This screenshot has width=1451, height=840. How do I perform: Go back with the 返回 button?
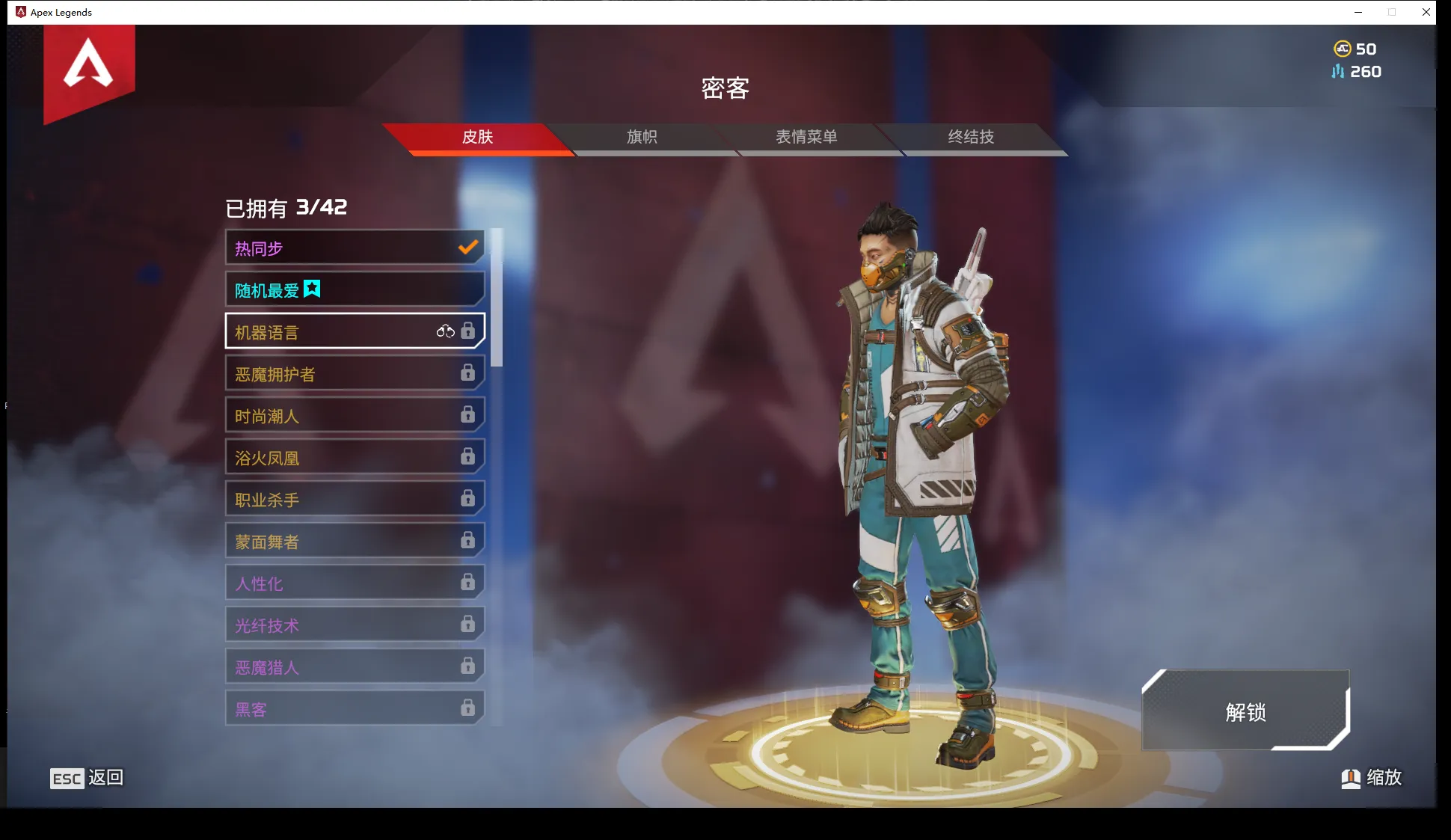point(87,778)
